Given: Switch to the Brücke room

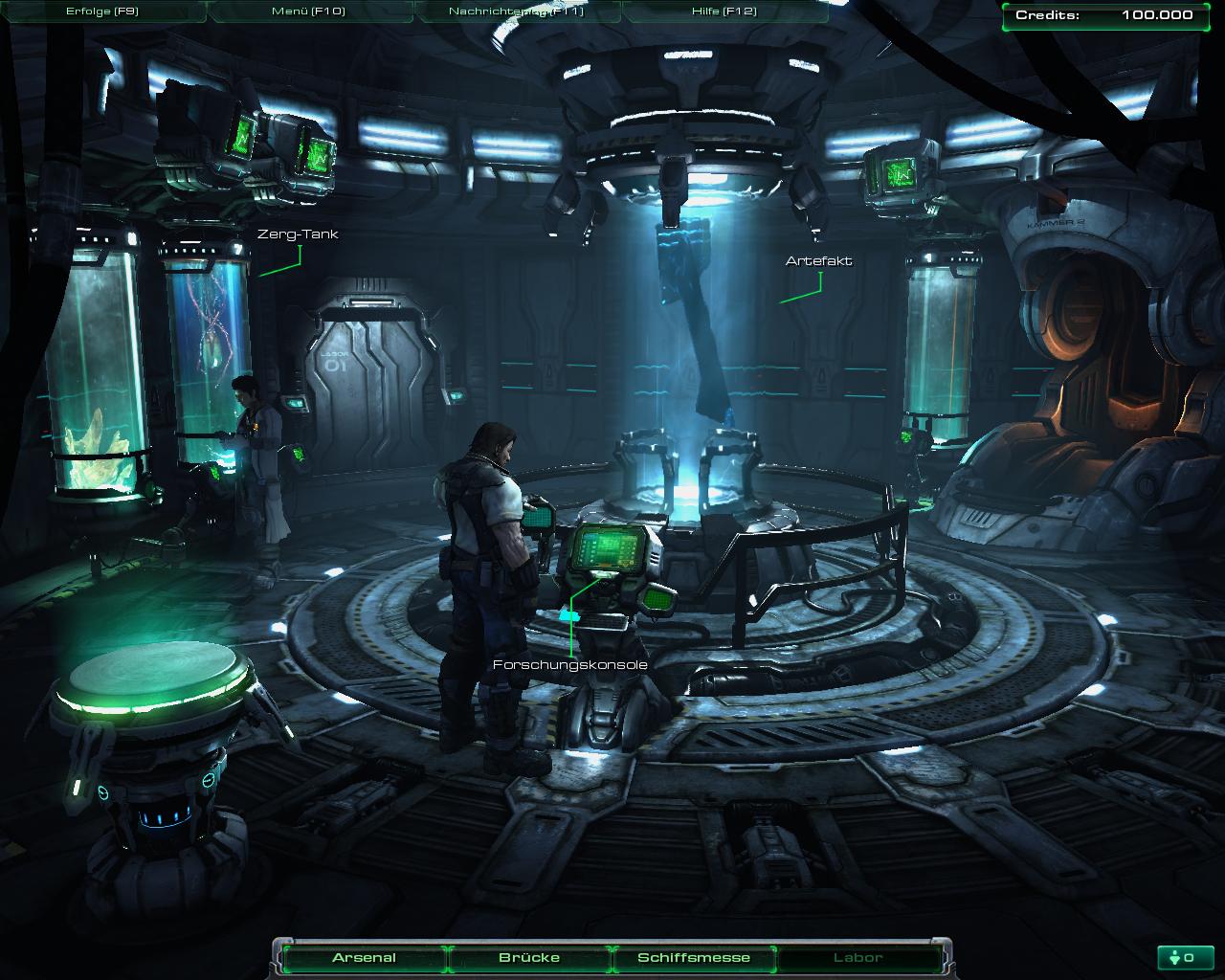Looking at the screenshot, I should coord(529,957).
